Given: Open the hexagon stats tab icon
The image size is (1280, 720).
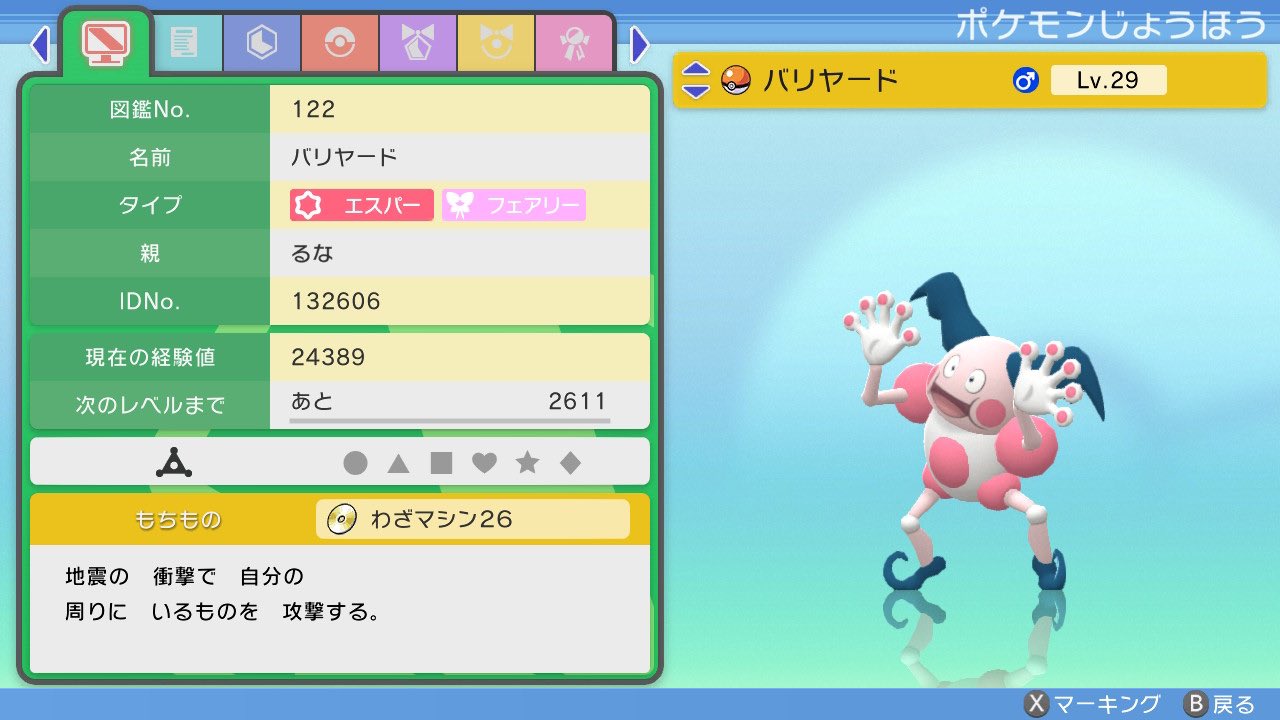Looking at the screenshot, I should coord(261,44).
